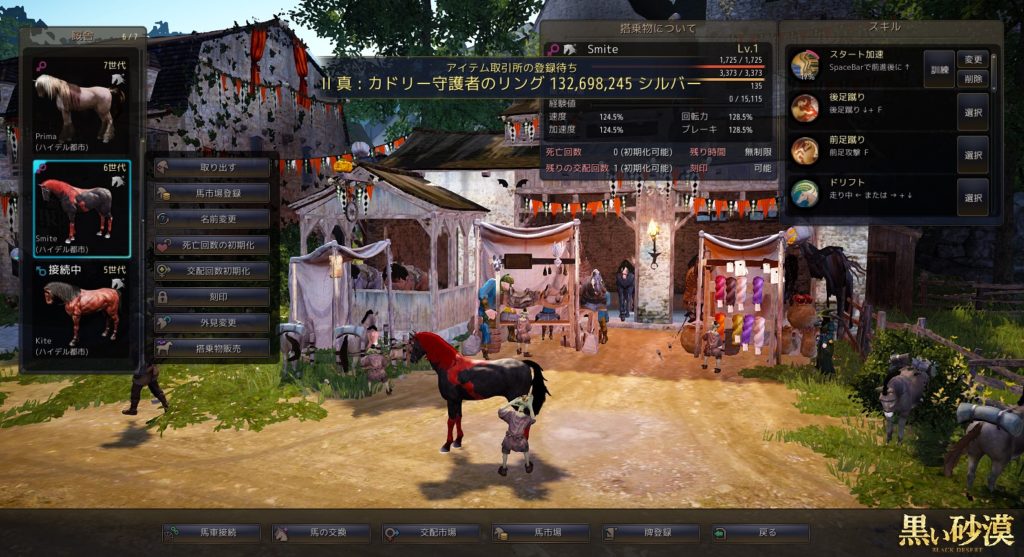The height and width of the screenshot is (557, 1024).
Task: Click 訓練 for the スタート加速 skill
Action: tap(939, 69)
